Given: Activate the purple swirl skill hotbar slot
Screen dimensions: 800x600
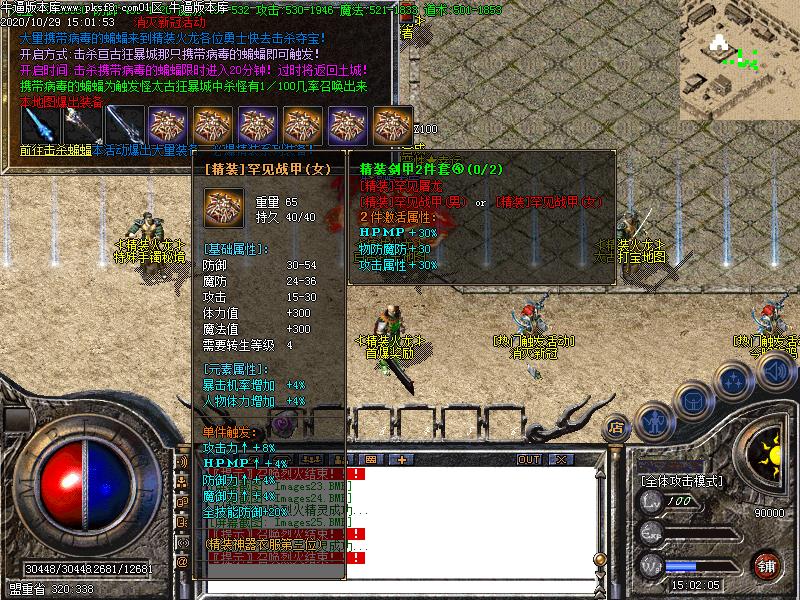Looking at the screenshot, I should tap(283, 424).
